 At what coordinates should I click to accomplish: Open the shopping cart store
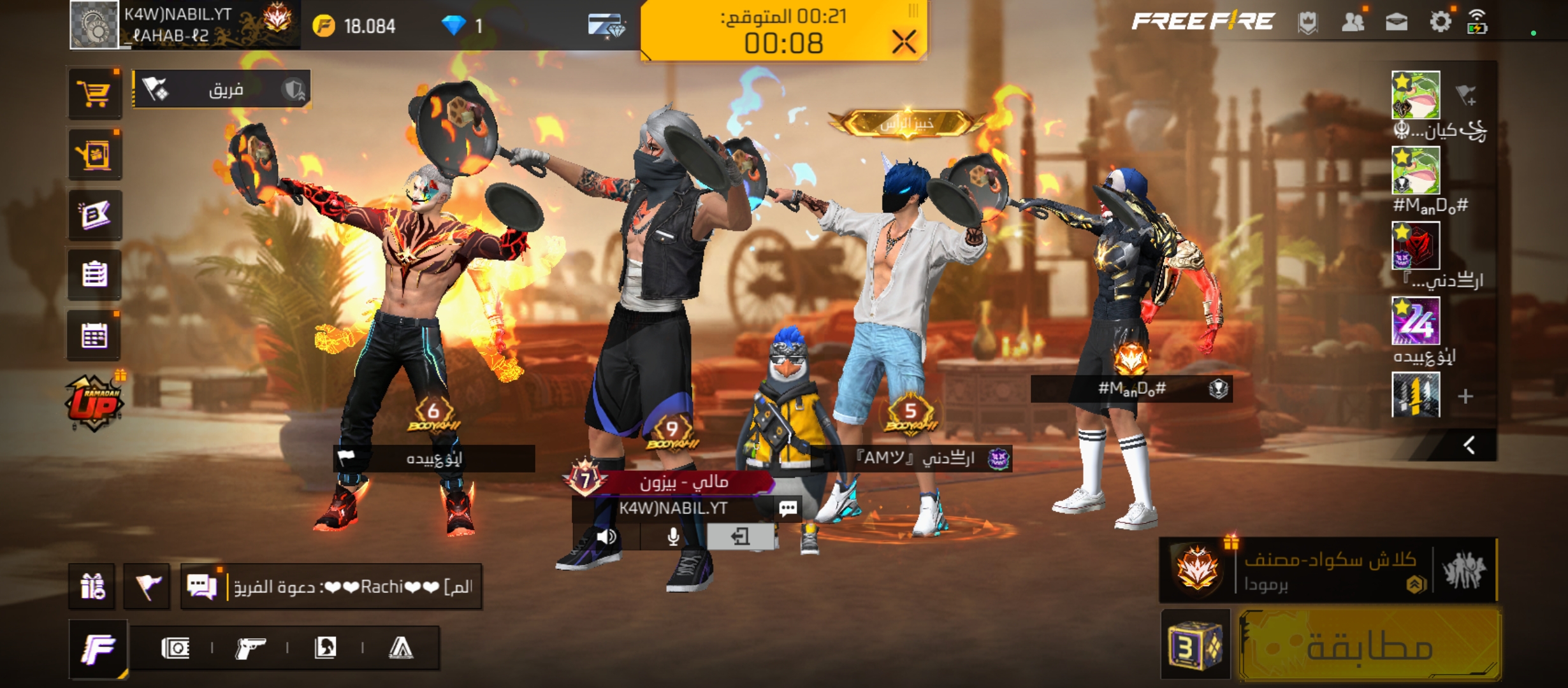(x=94, y=94)
